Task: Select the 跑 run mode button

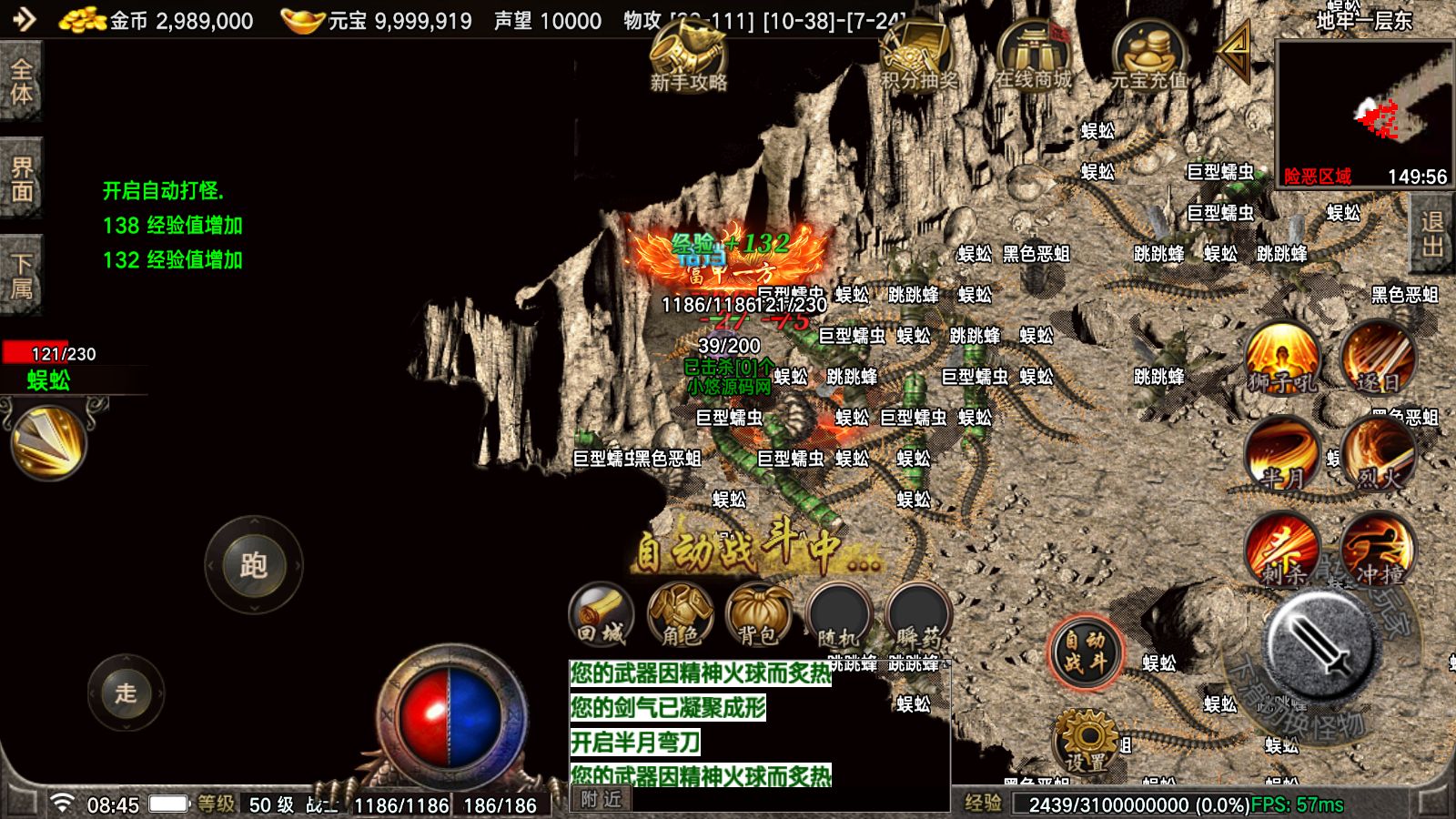Action: [x=254, y=565]
